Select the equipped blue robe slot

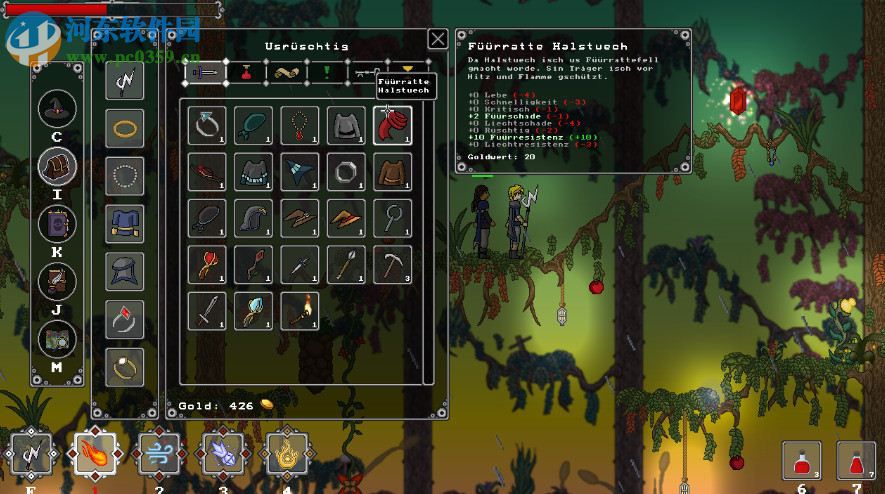point(125,224)
